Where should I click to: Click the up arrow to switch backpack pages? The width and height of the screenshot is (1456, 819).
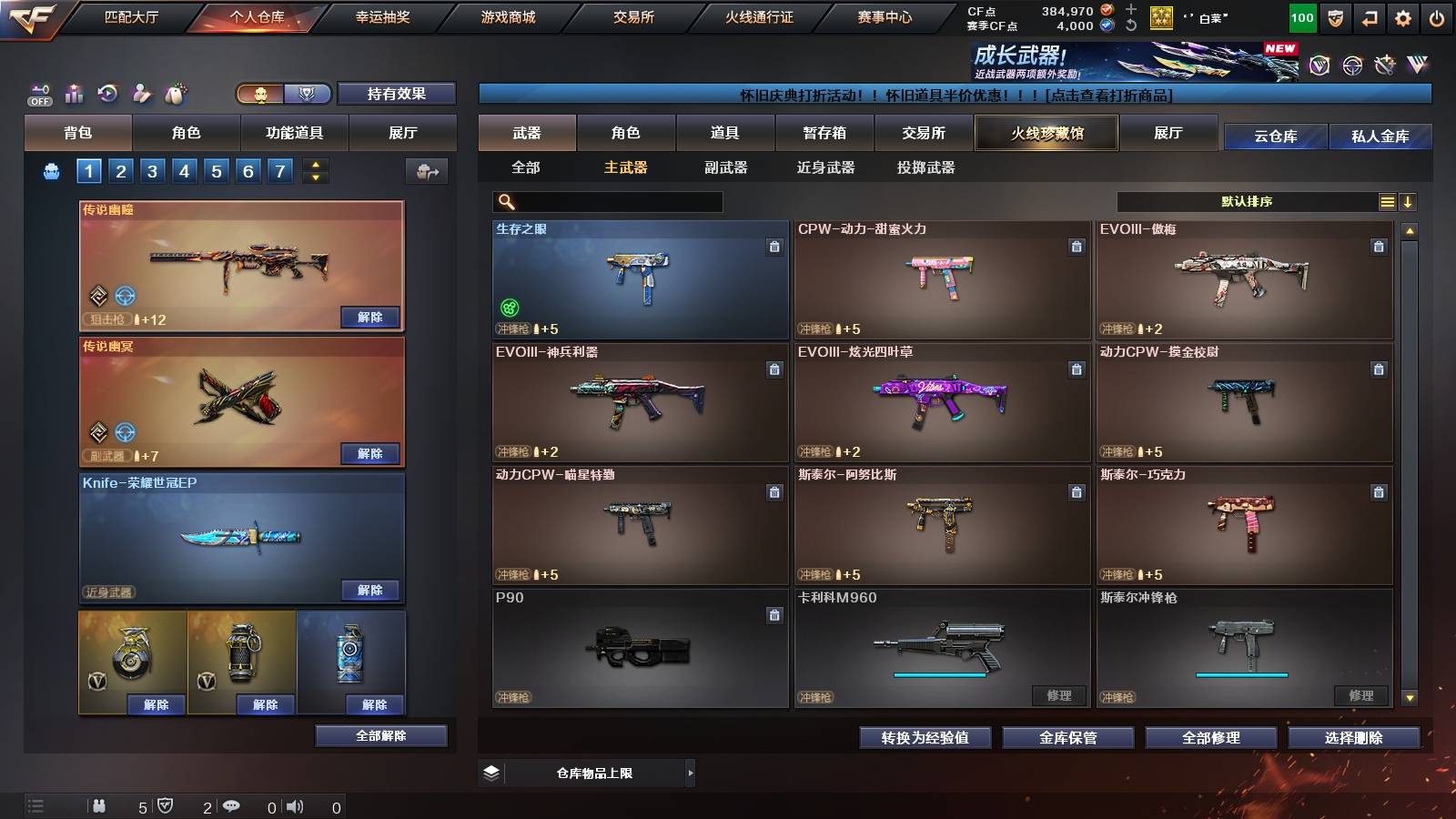tap(314, 164)
